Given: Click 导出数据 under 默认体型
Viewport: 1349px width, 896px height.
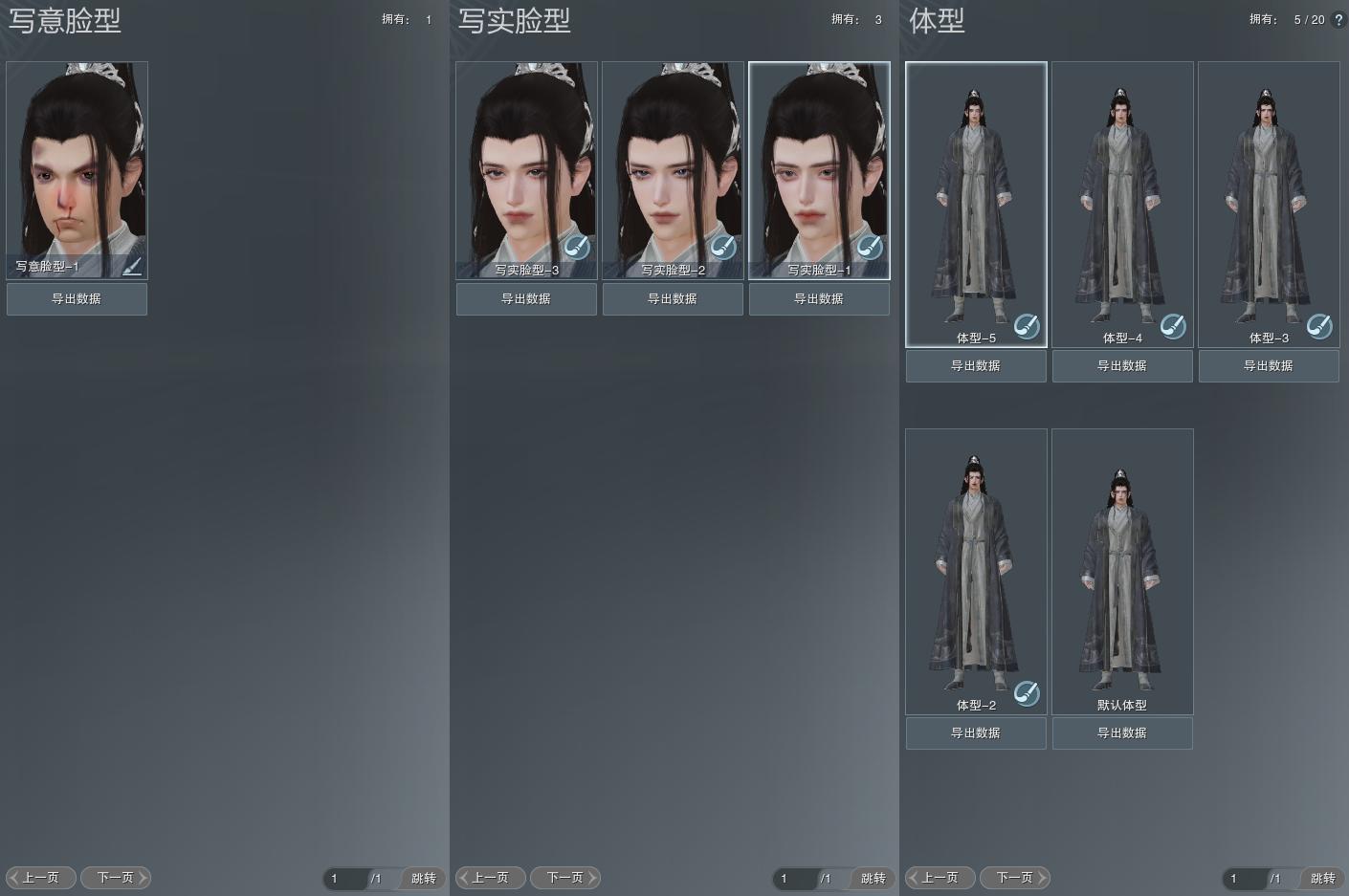Looking at the screenshot, I should click(x=1122, y=733).
